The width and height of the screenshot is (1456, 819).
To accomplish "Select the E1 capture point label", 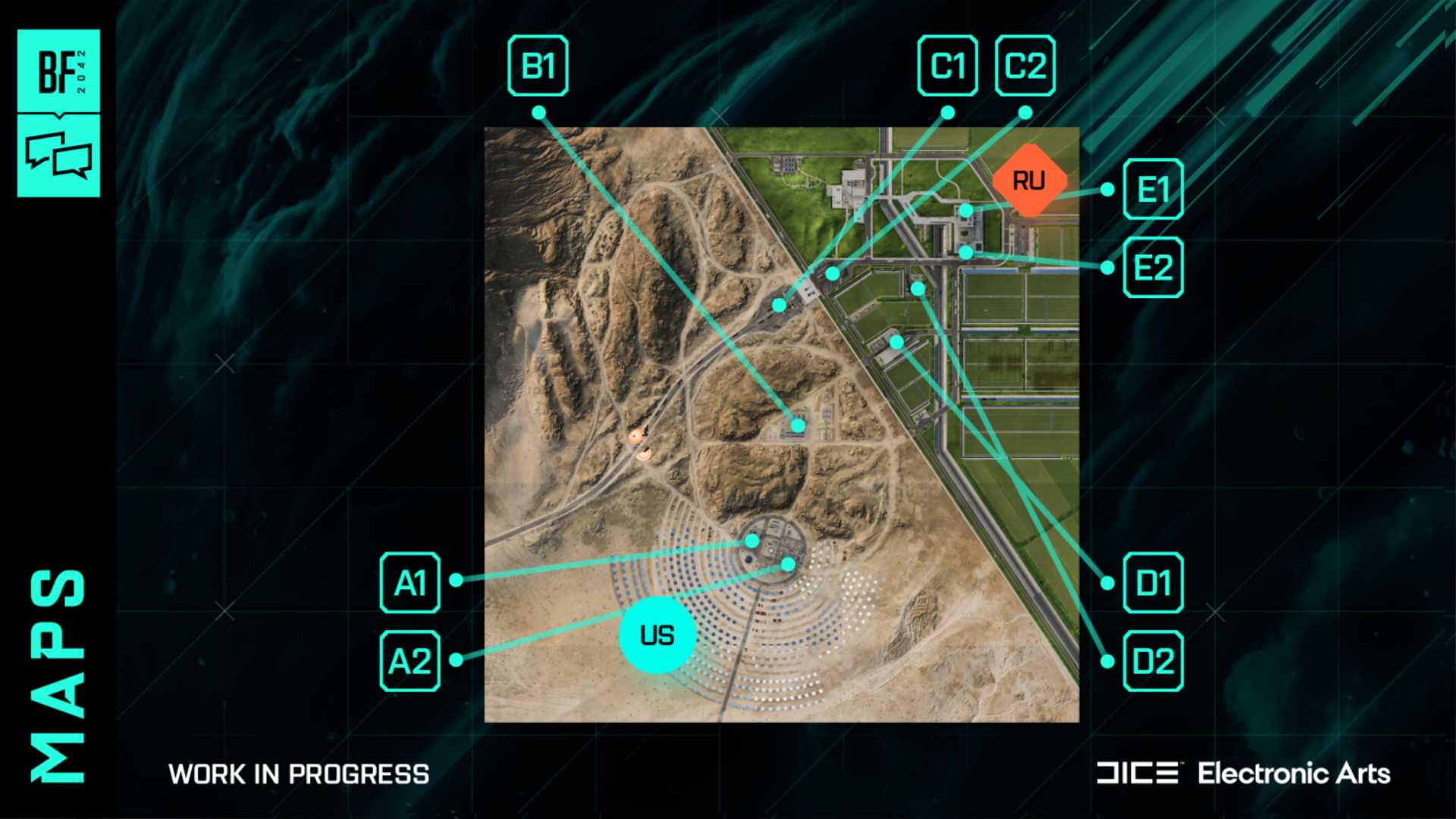I will (x=1153, y=190).
